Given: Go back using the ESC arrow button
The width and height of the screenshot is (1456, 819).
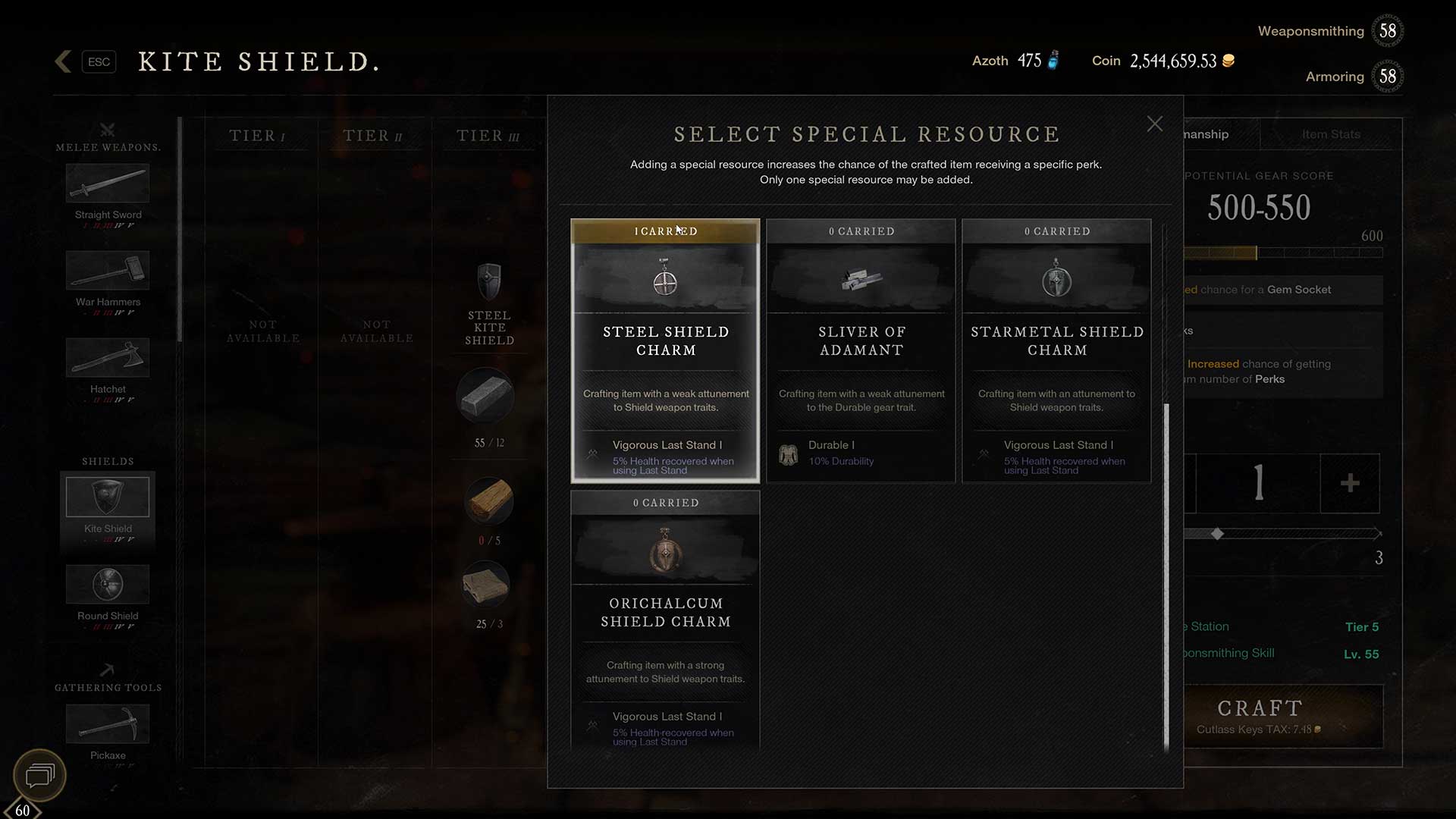Looking at the screenshot, I should [x=64, y=61].
